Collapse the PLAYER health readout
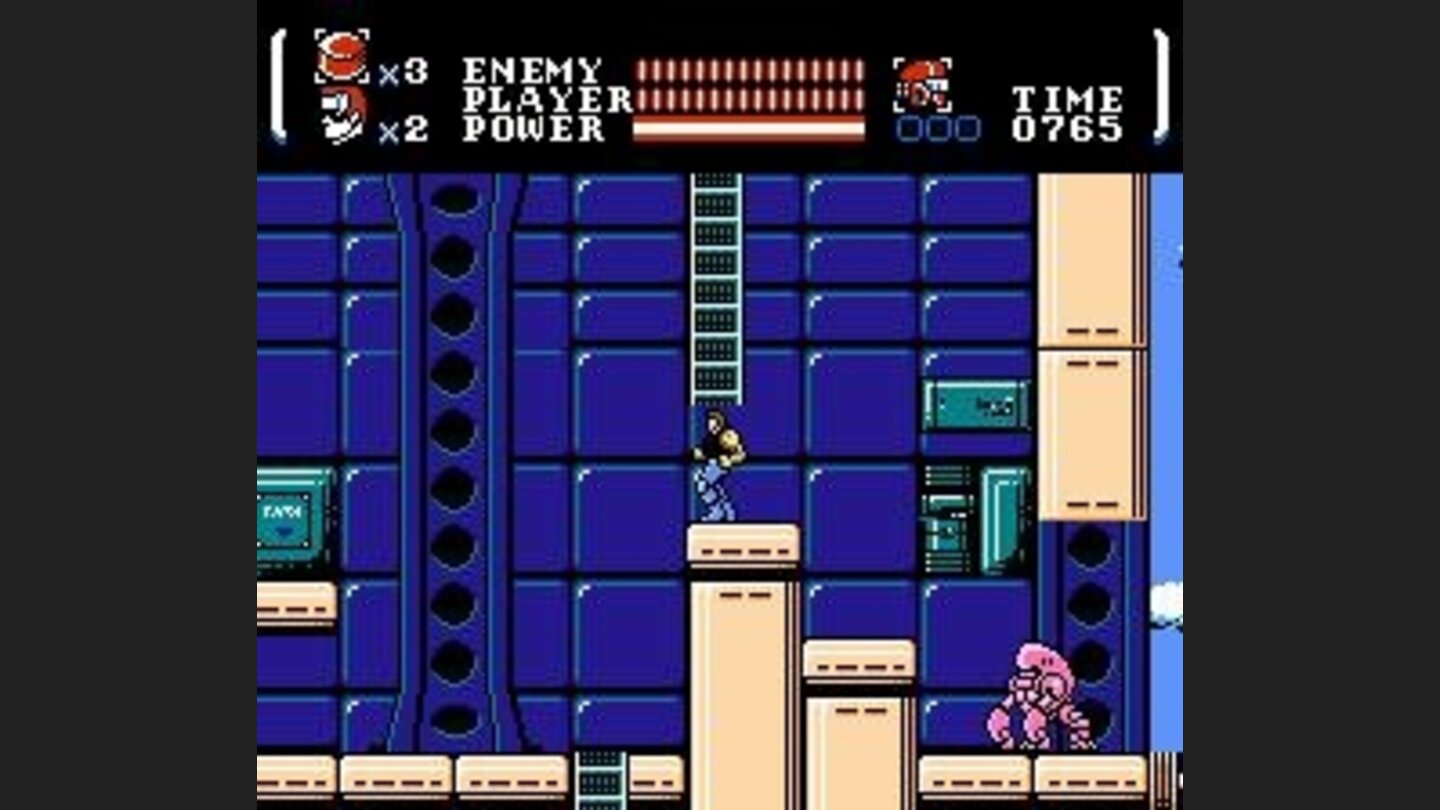 750,100
